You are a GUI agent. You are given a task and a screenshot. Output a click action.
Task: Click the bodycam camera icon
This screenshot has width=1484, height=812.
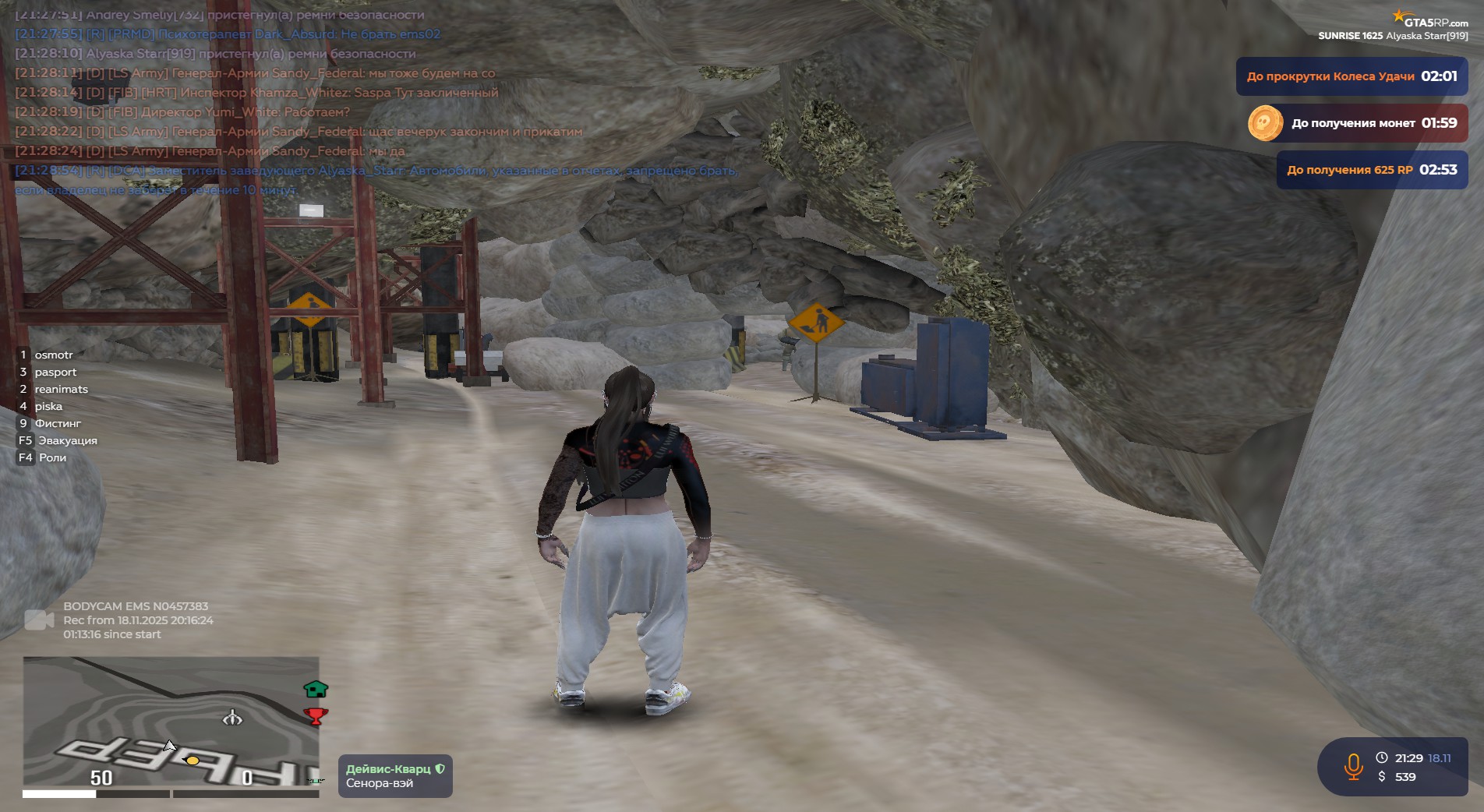(x=39, y=620)
